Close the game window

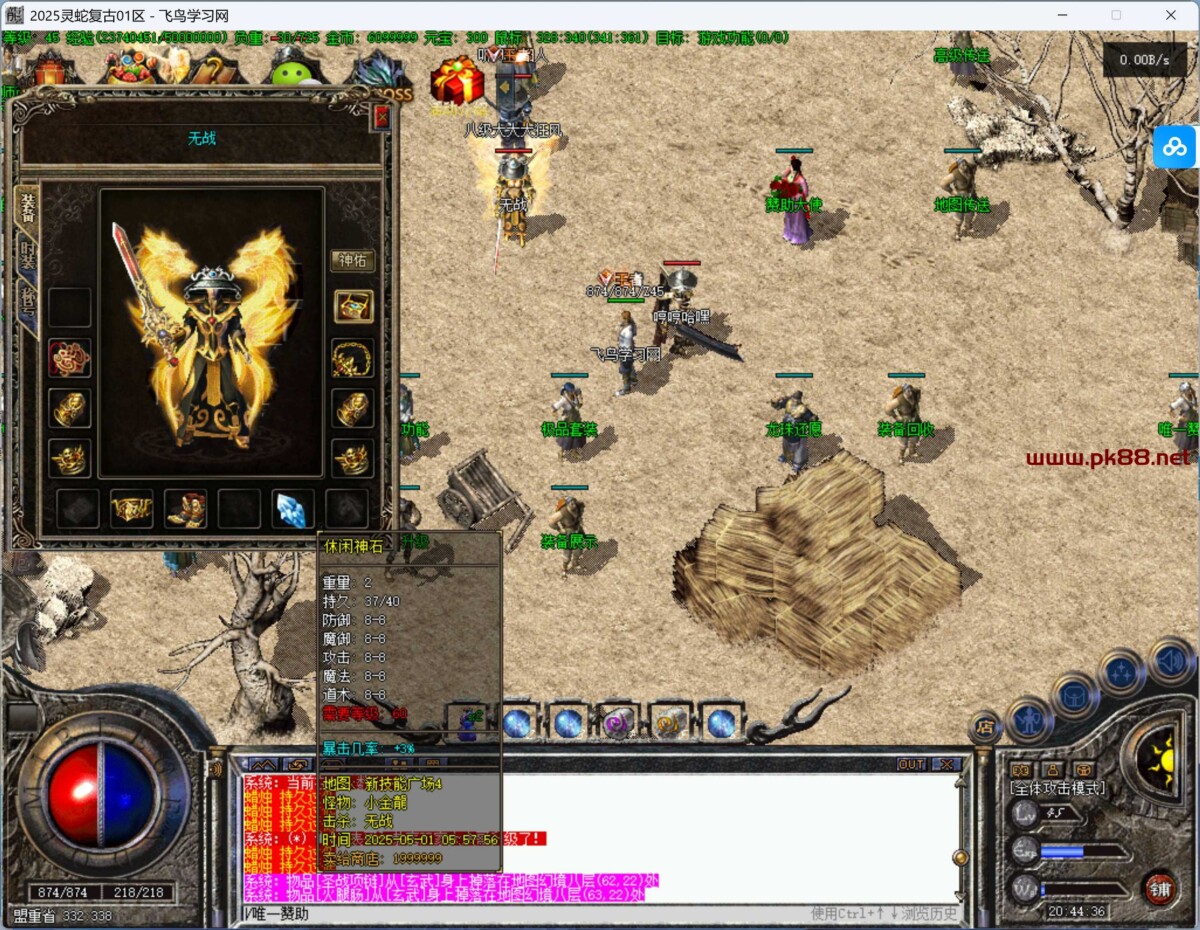click(1170, 15)
